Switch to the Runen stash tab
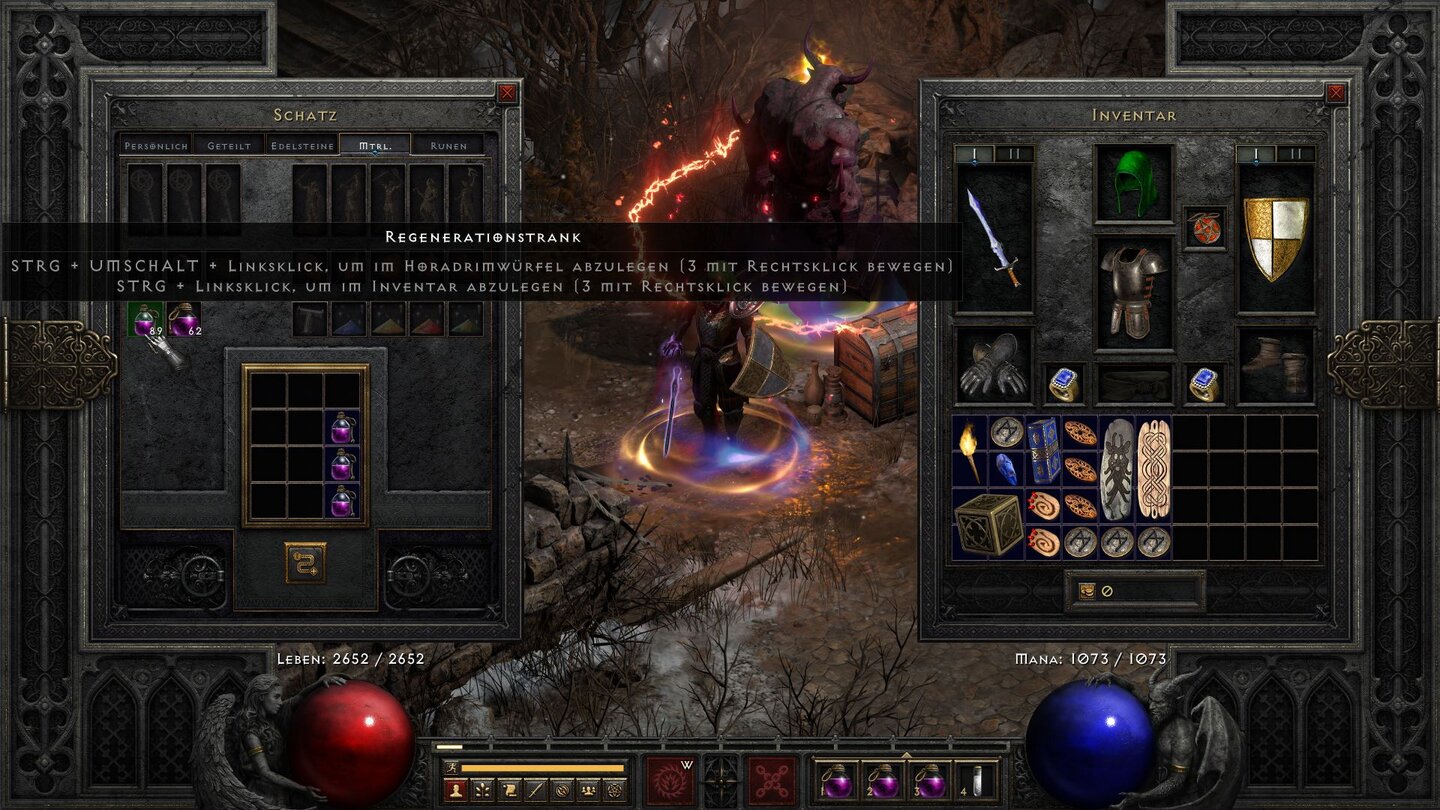The width and height of the screenshot is (1440, 810). tap(448, 145)
